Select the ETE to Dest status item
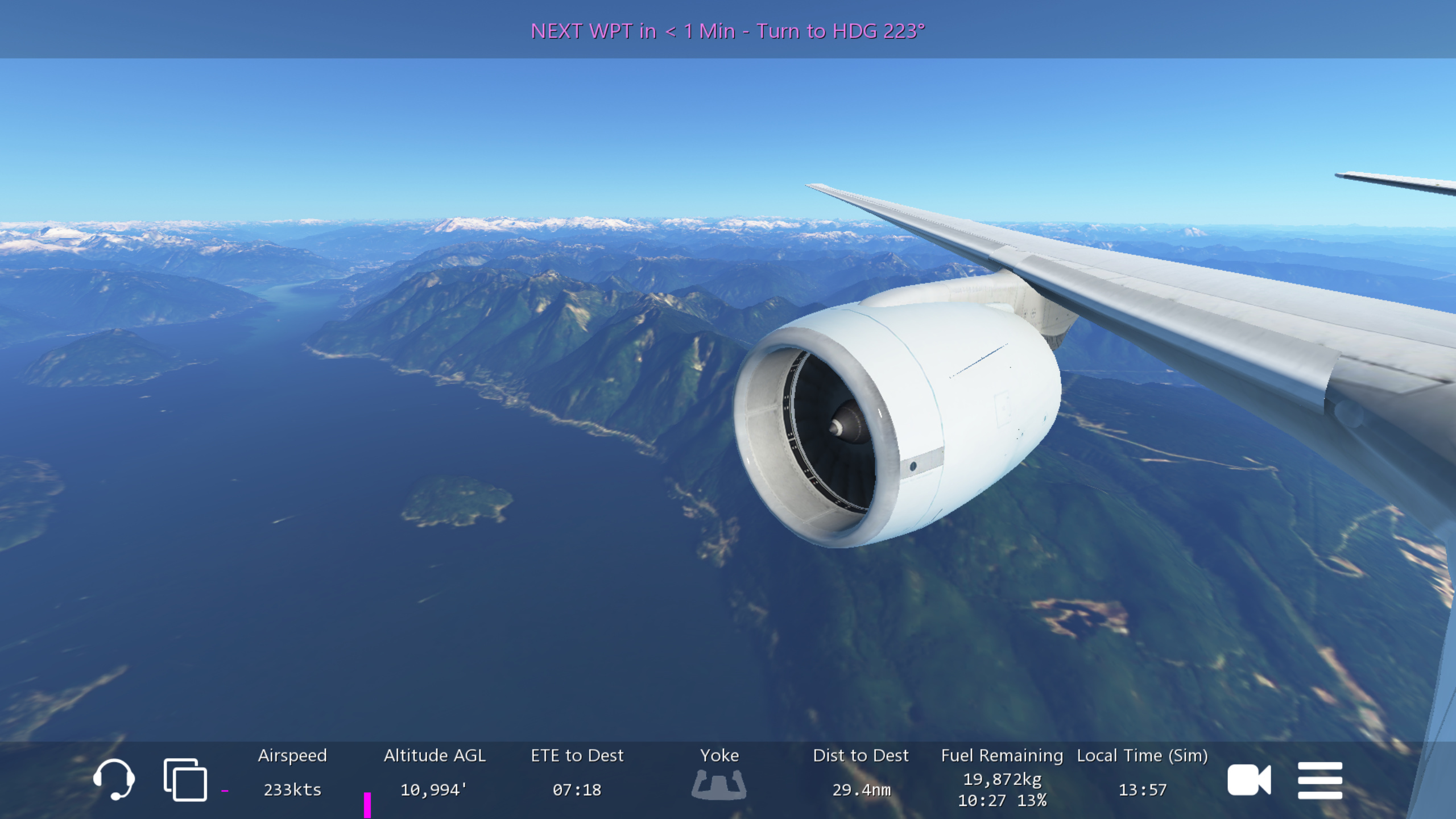1456x819 pixels. pyautogui.click(x=577, y=773)
